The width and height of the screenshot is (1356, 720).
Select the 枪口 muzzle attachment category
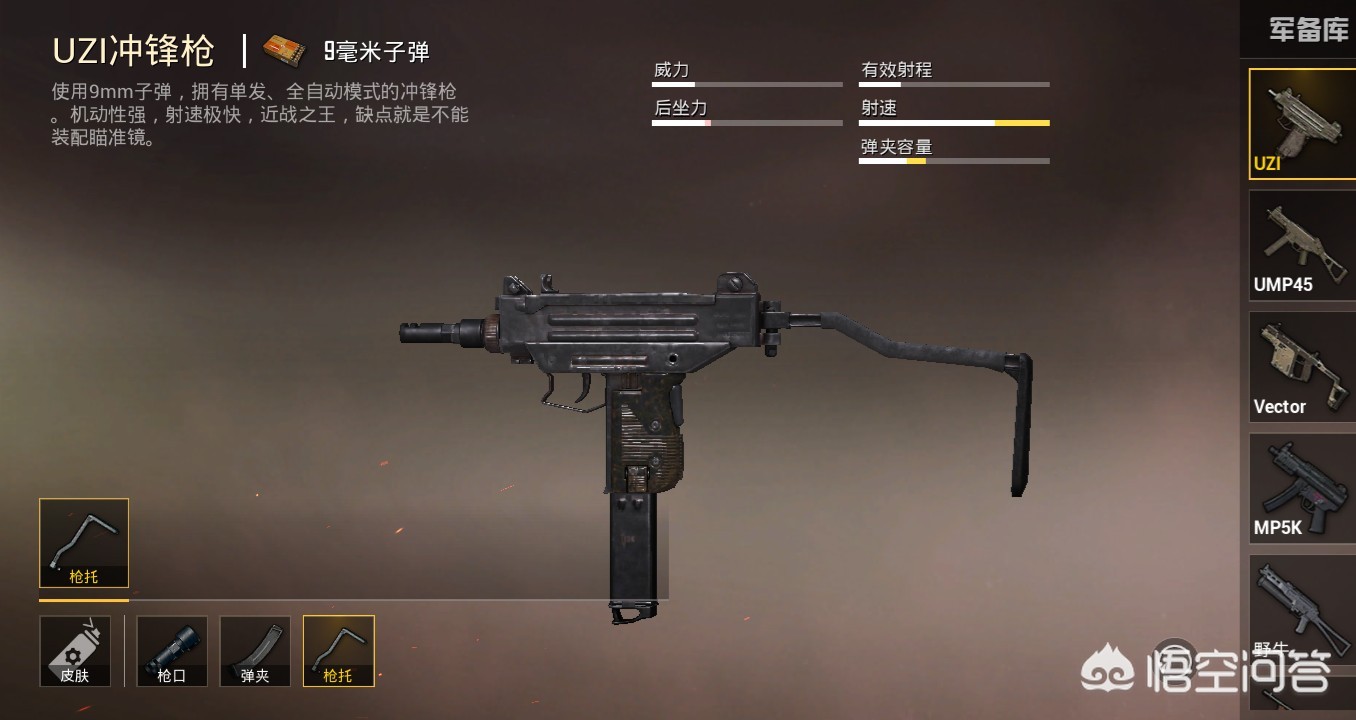(172, 651)
